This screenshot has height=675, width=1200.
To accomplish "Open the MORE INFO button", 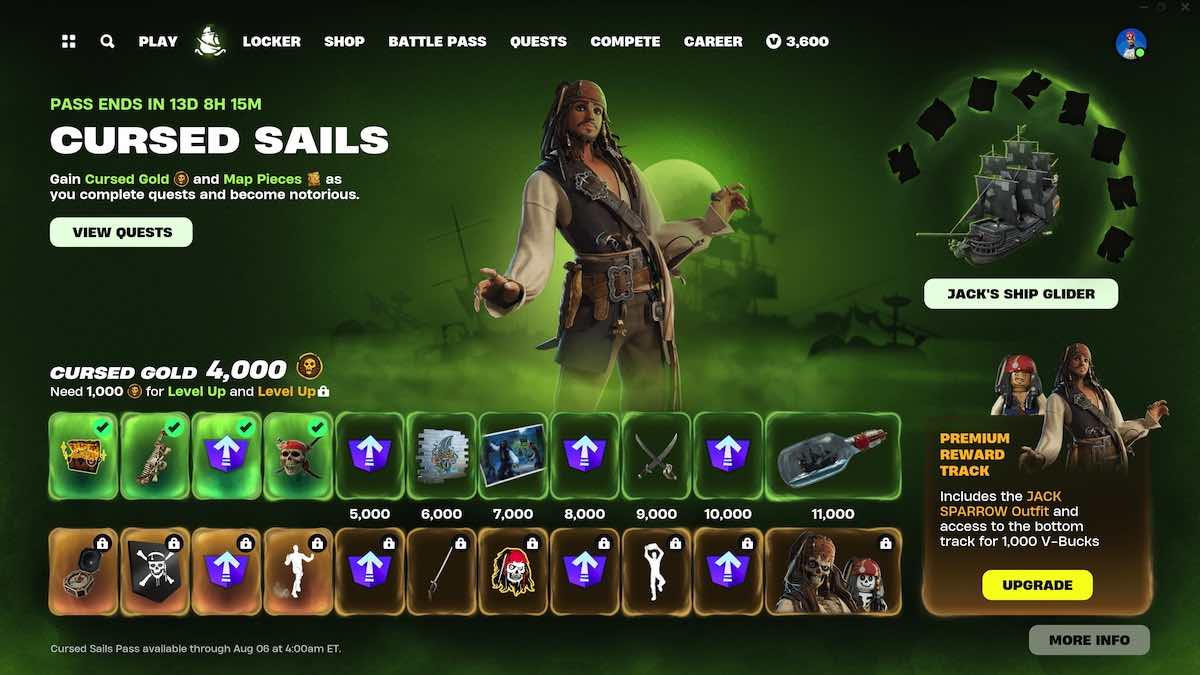I will pos(1089,640).
